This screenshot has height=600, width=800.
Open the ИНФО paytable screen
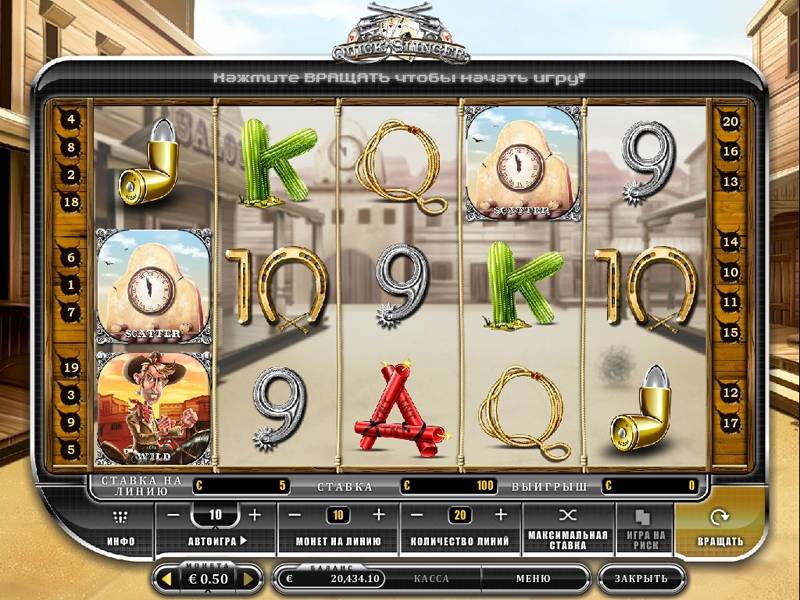coord(122,527)
